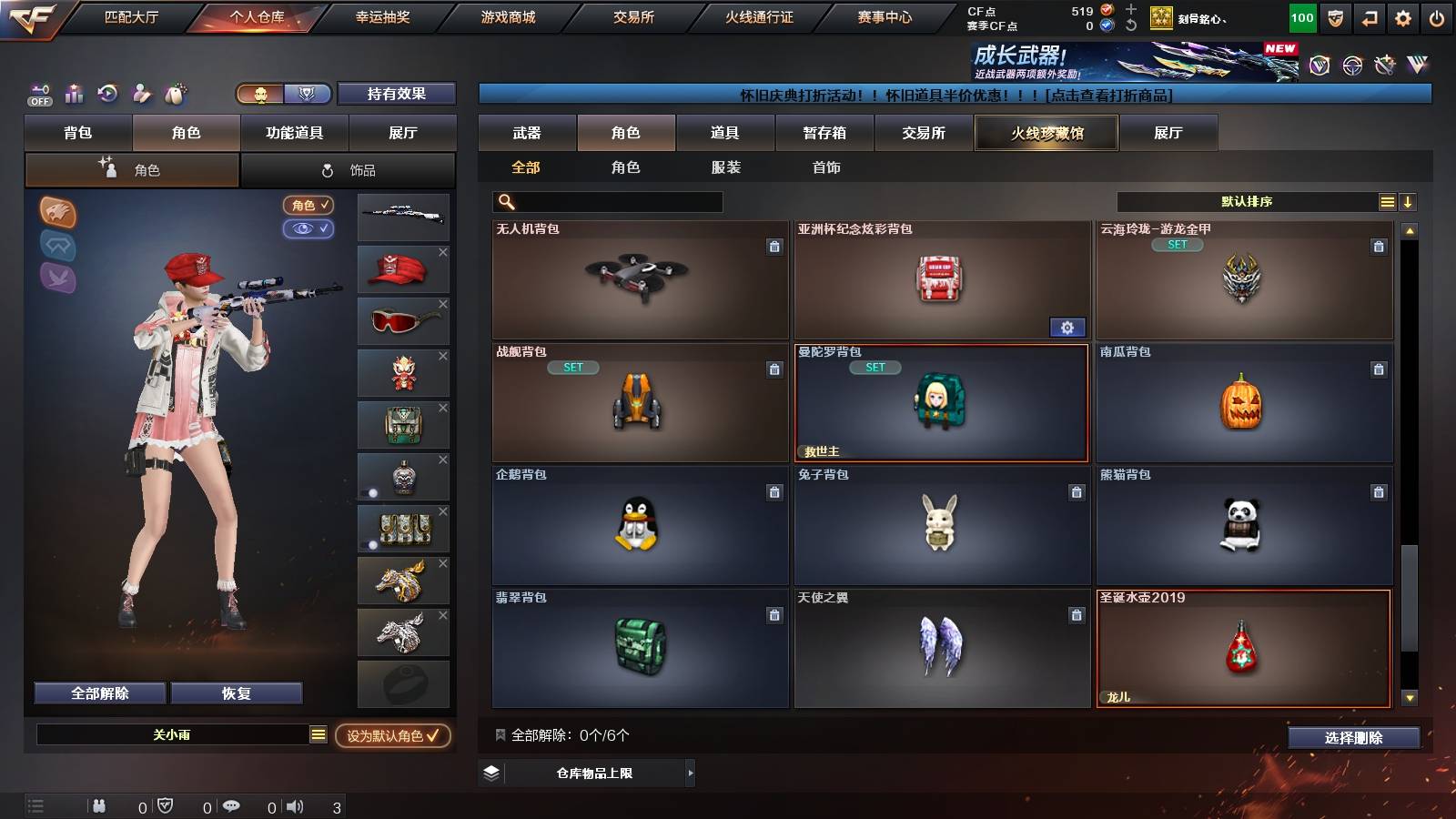Screen dimensions: 1456x819
Task: Toggle the eye visibility switch beside character preview
Action: coord(308,229)
